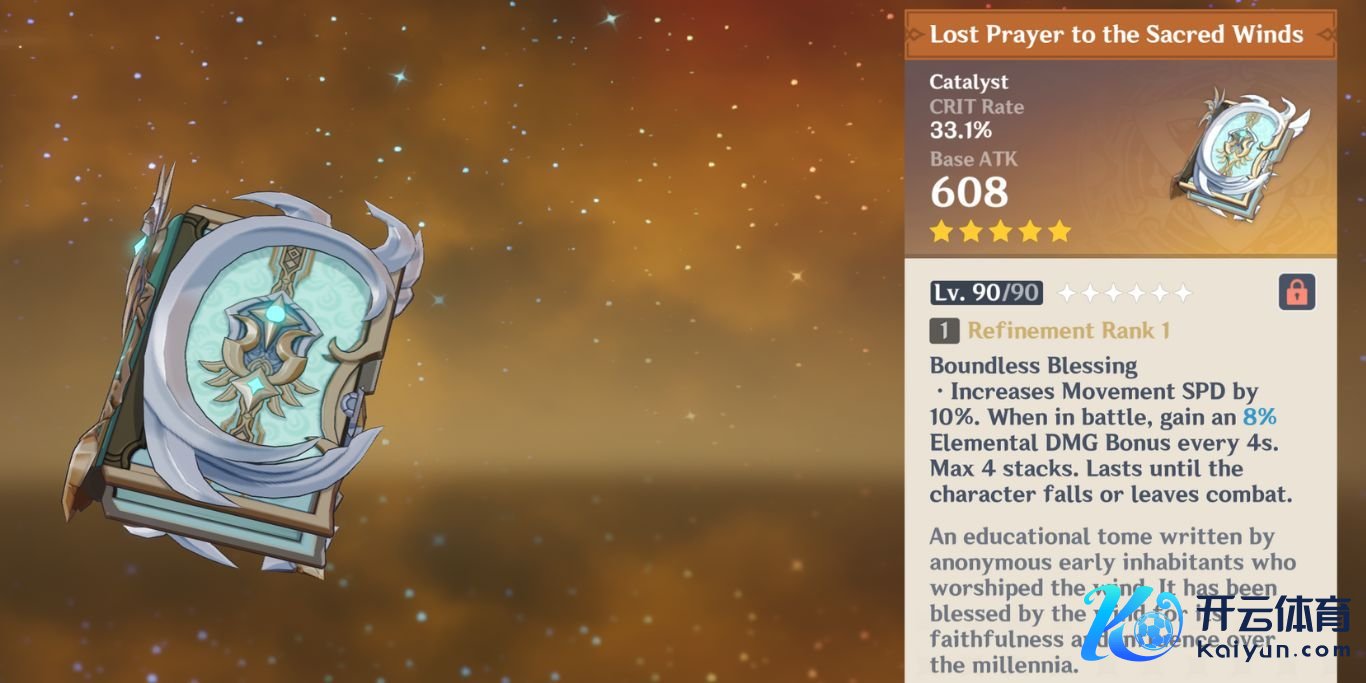Click the Lost Prayer weapon thumbnail
This screenshot has height=683, width=1366.
[1240, 156]
